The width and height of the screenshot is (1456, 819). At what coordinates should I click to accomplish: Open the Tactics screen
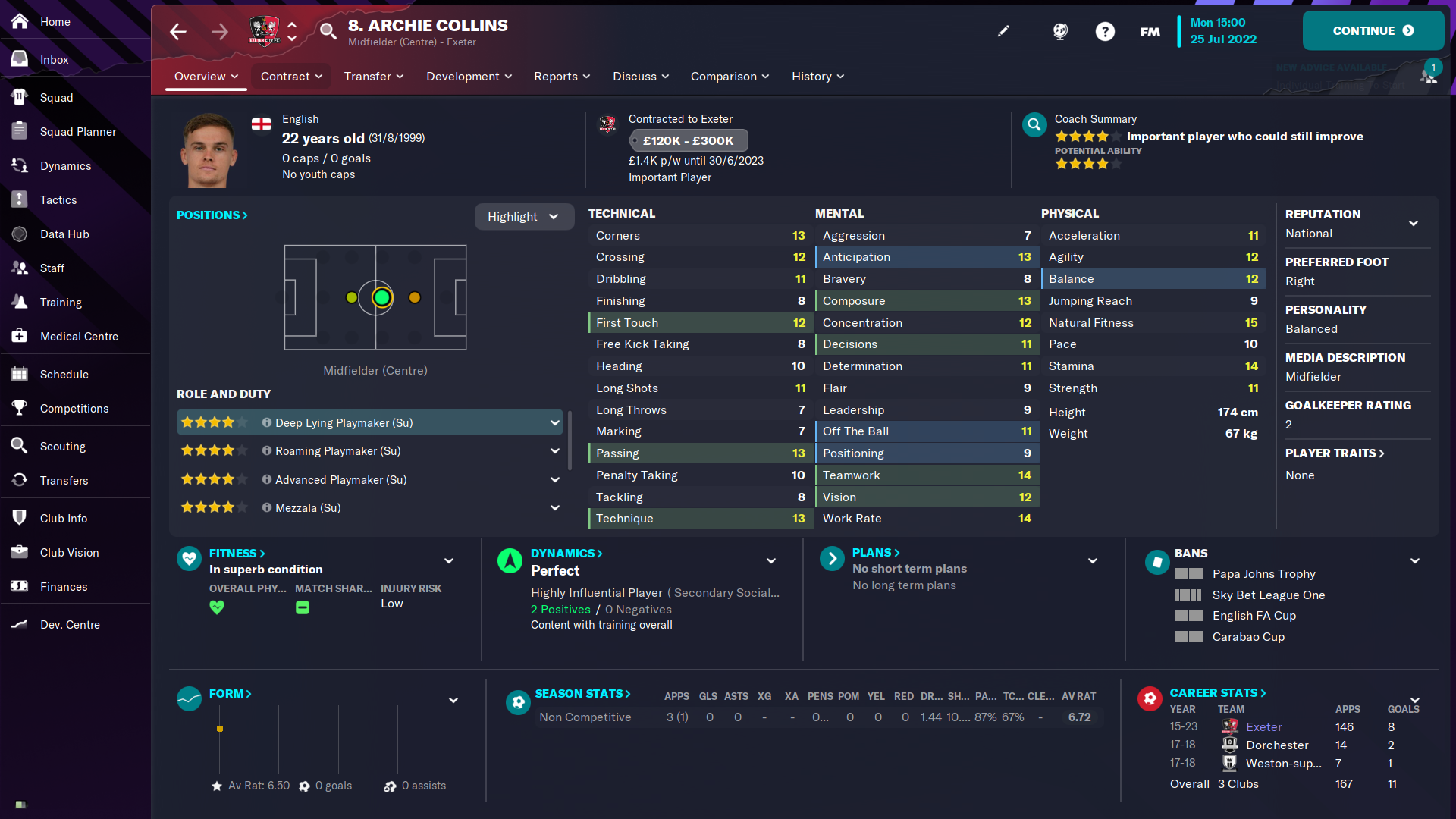click(x=58, y=200)
